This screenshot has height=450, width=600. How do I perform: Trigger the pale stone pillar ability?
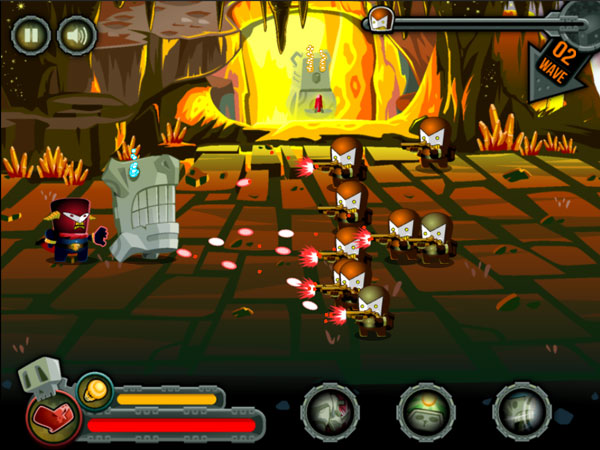(522, 412)
